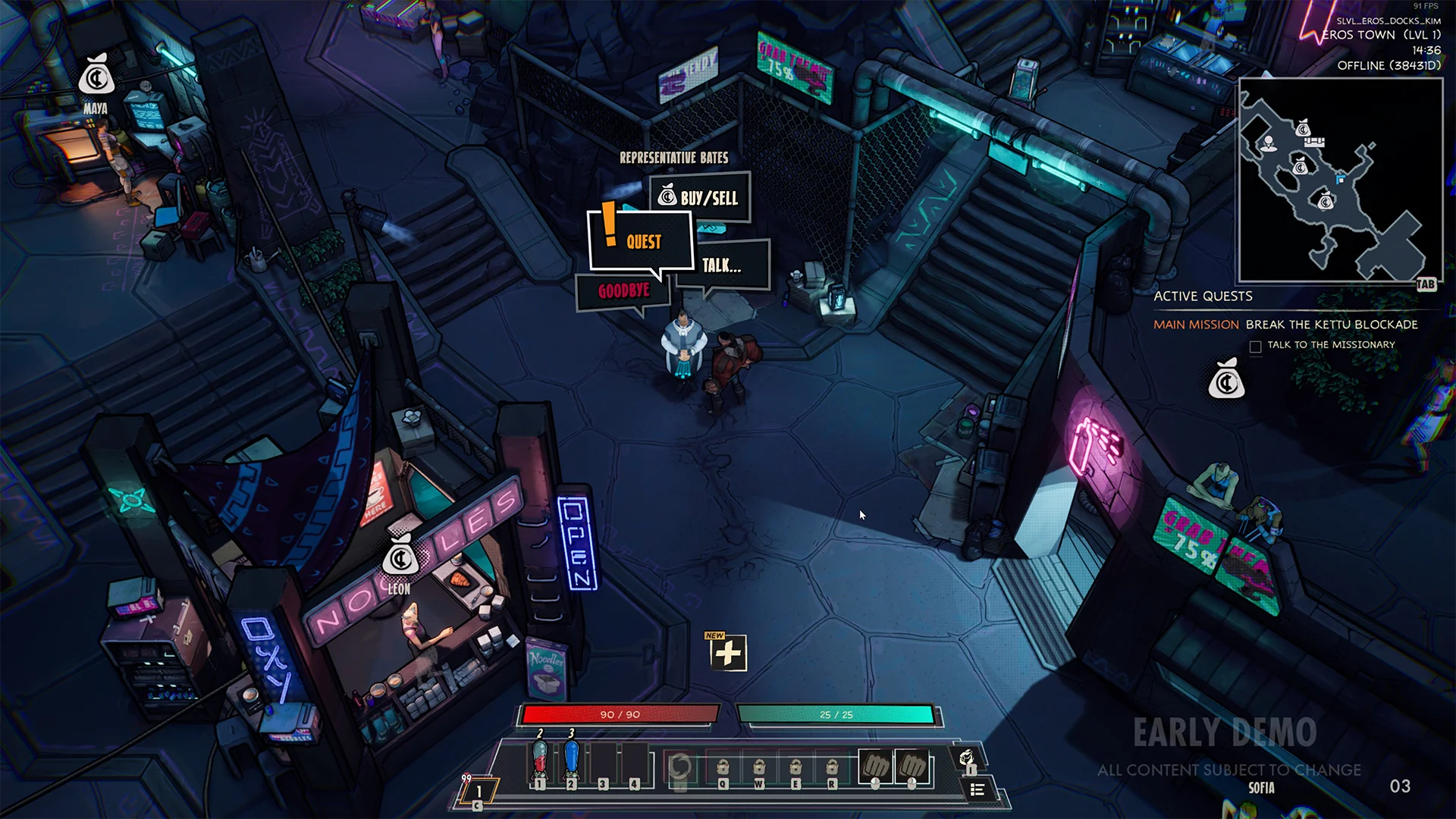Click the money bag icon above Leon
The image size is (1456, 819).
[400, 557]
